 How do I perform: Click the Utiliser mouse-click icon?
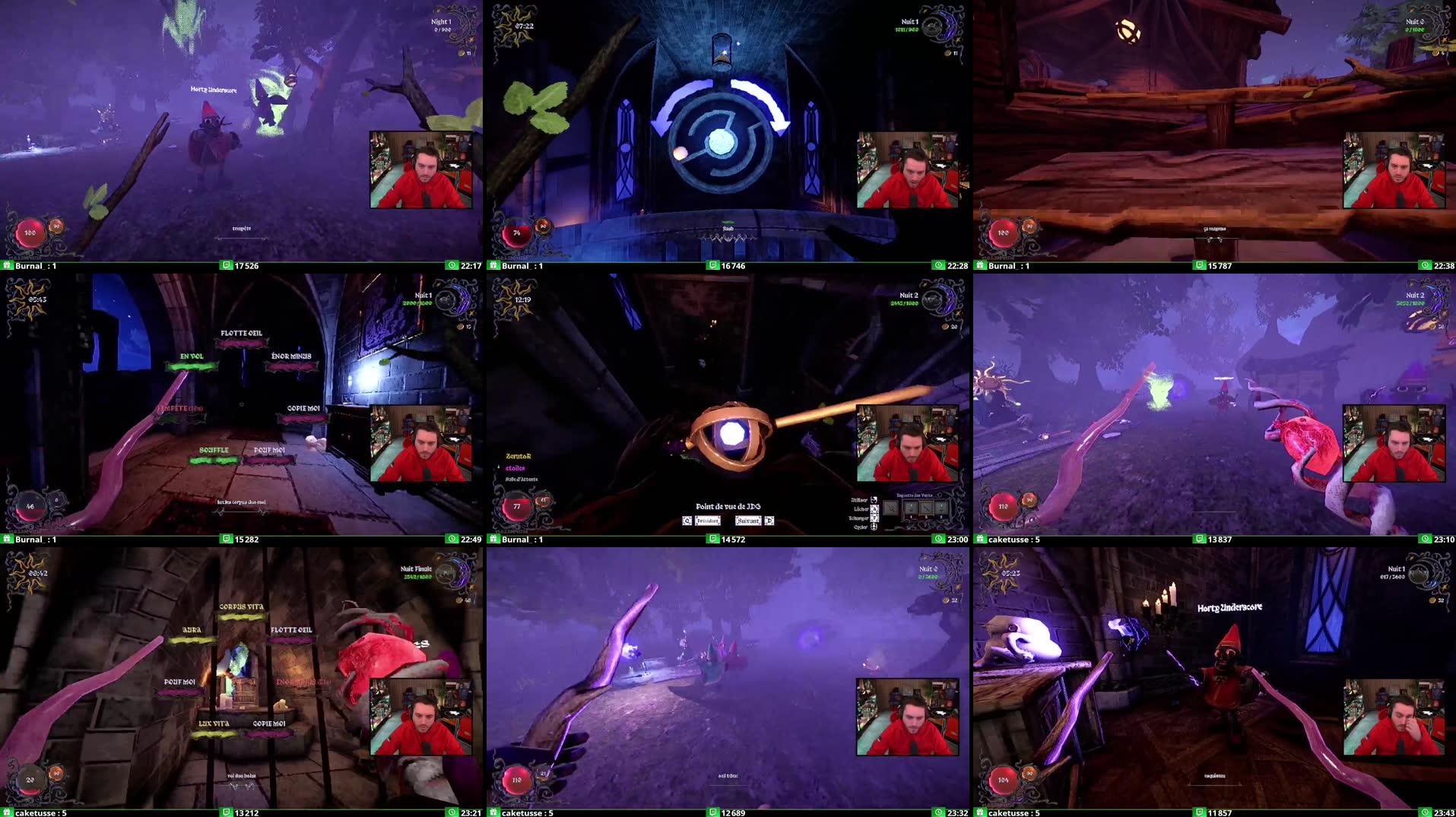point(875,500)
